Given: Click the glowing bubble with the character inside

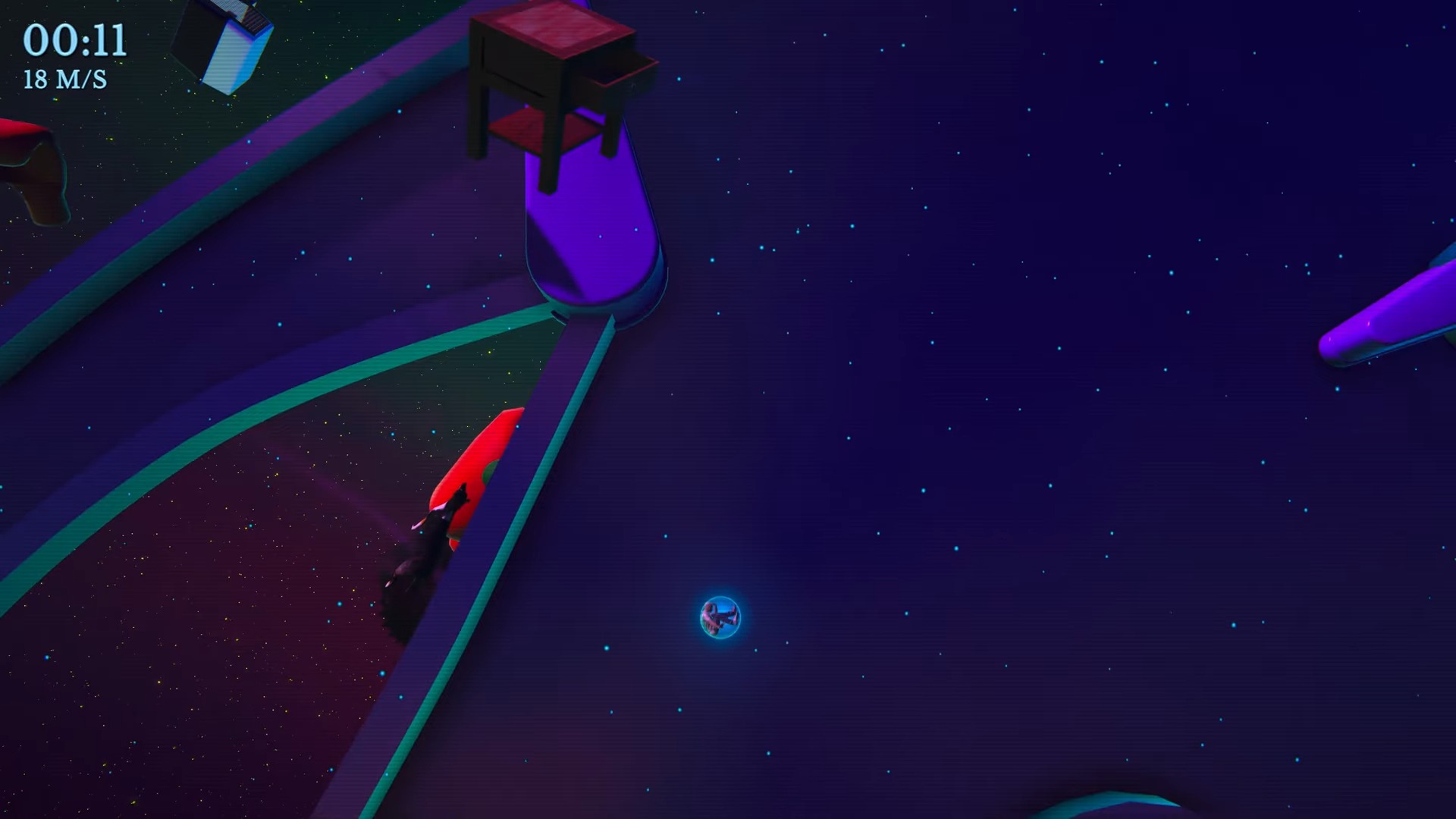Looking at the screenshot, I should [720, 618].
